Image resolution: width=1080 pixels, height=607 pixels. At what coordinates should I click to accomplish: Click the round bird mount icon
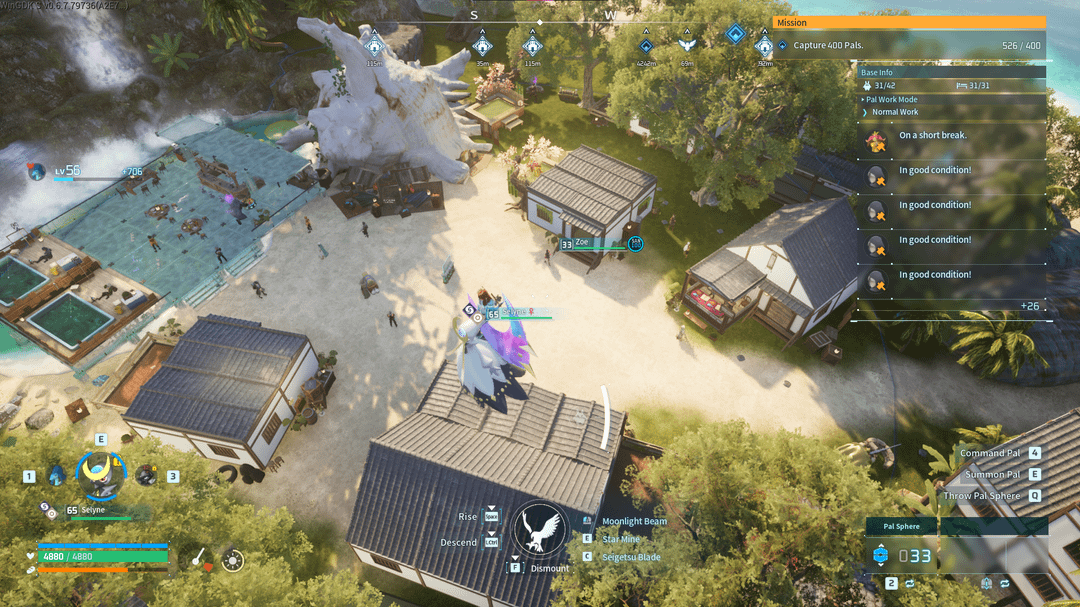541,529
